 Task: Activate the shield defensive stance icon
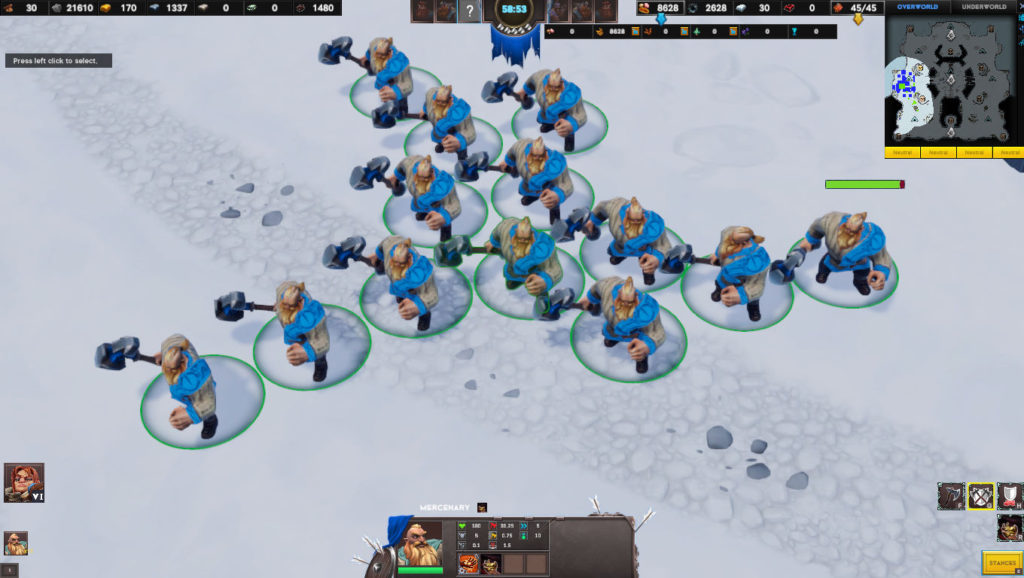pos(1010,496)
